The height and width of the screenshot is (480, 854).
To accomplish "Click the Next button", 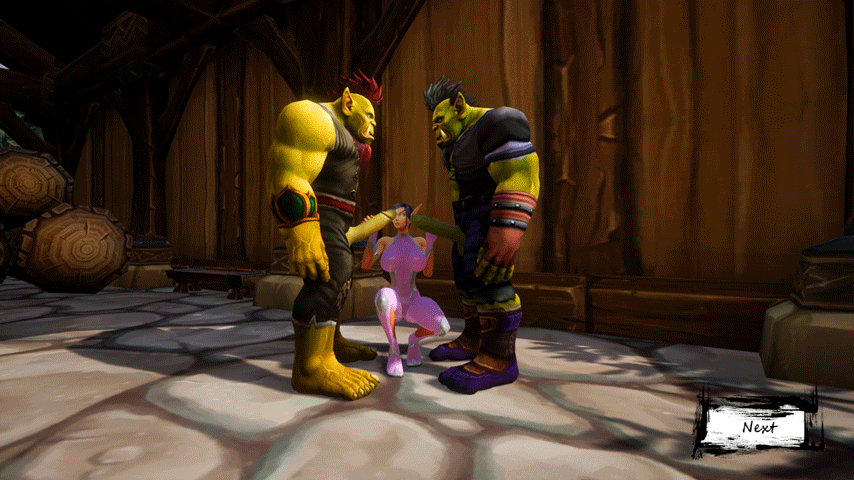I will [759, 427].
